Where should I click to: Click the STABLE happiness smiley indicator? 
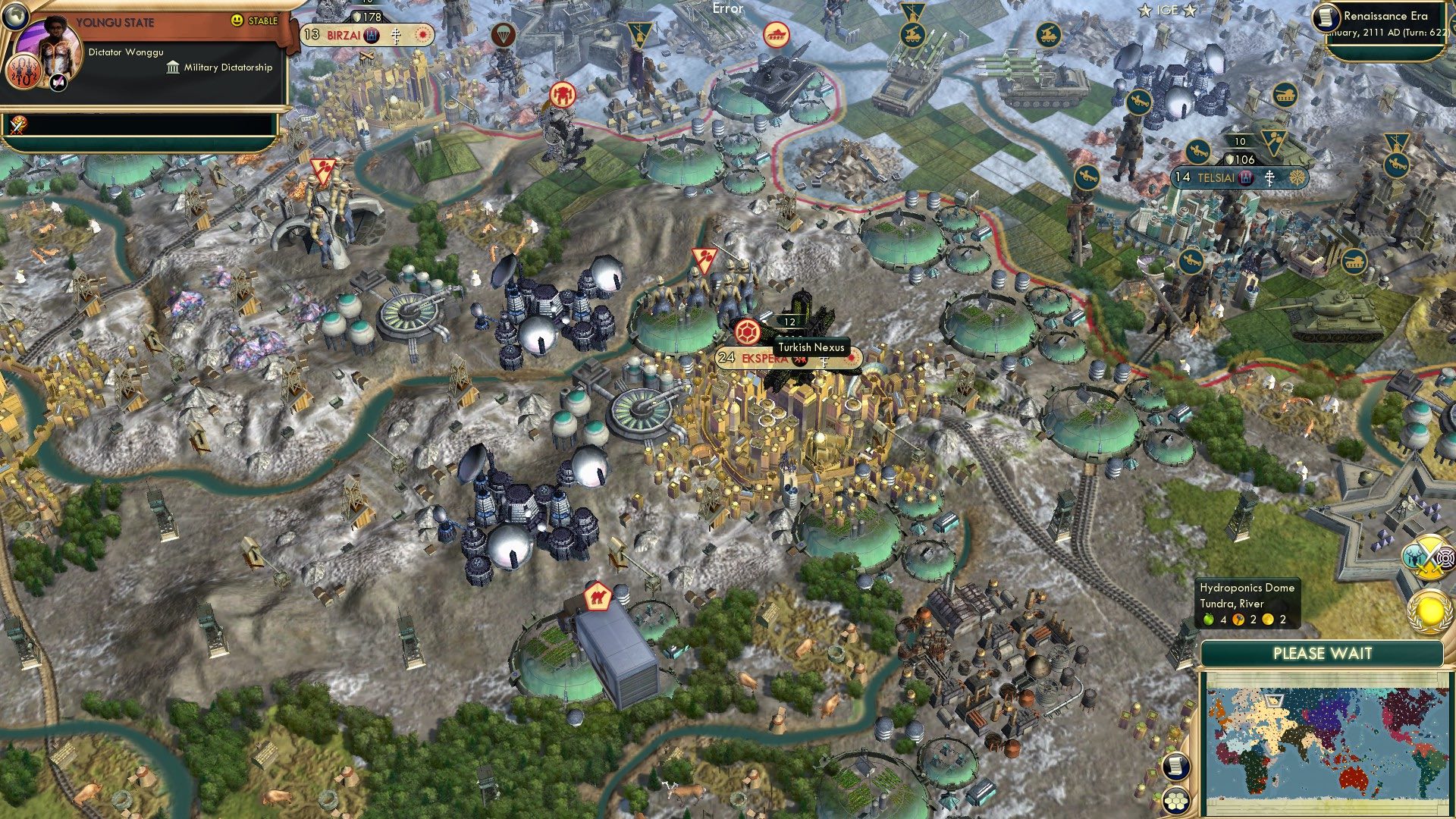point(236,20)
